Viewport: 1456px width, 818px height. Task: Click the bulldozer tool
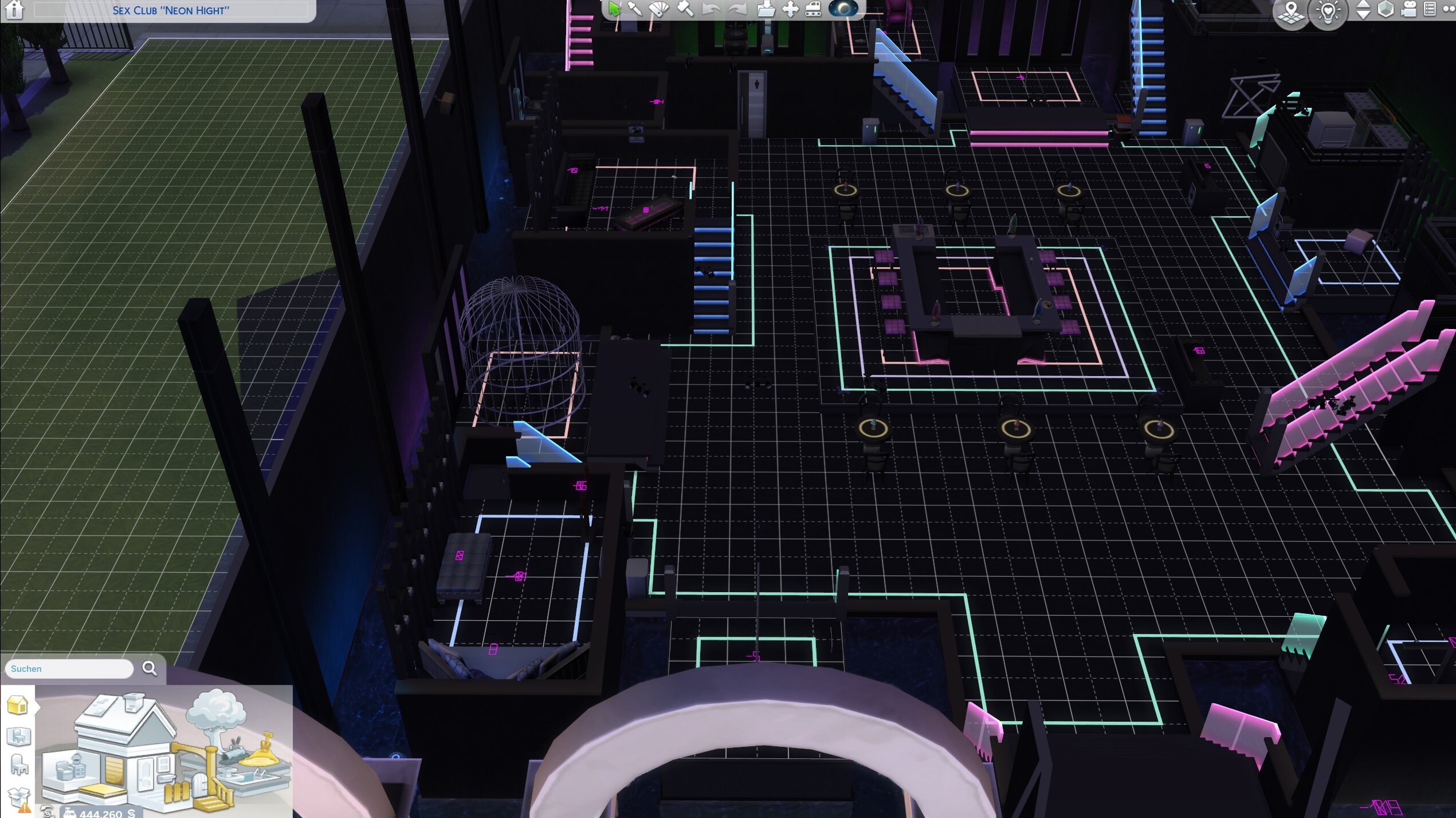pyautogui.click(x=814, y=9)
